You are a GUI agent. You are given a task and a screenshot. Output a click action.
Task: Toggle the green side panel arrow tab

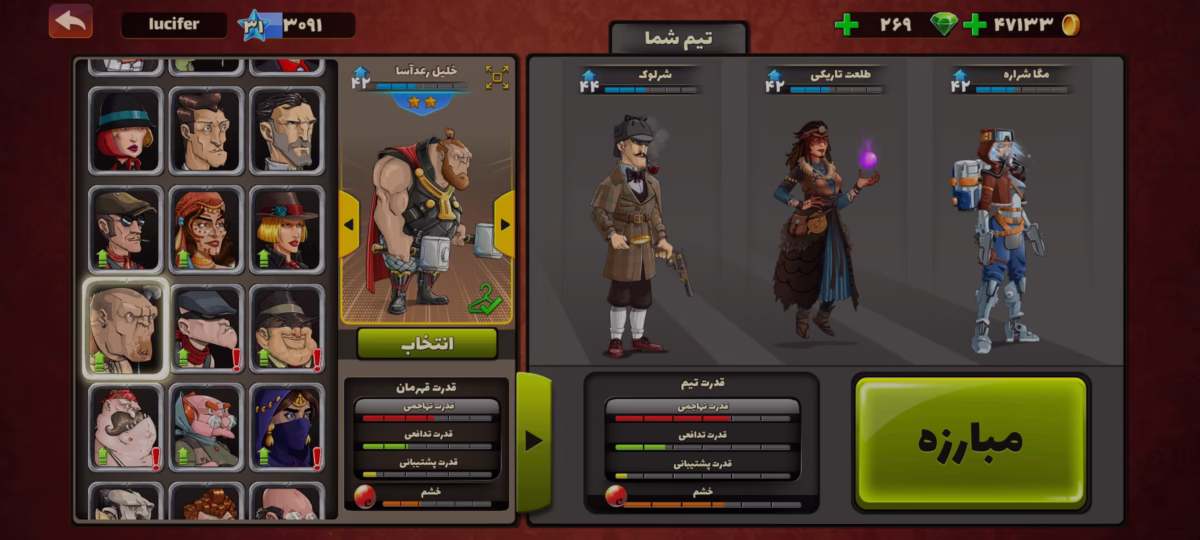coord(533,440)
